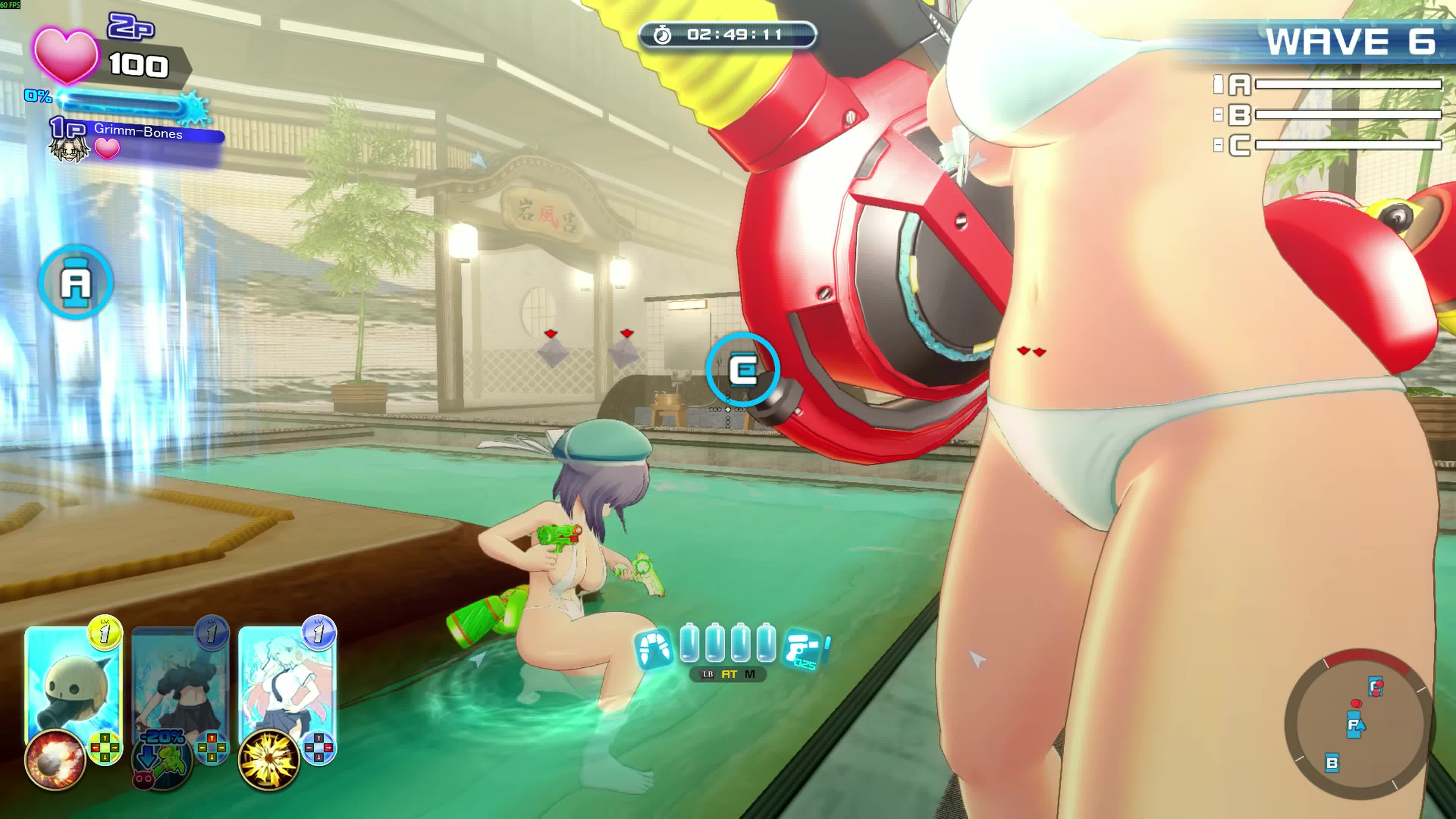This screenshot has width=1456, height=819.
Task: Select objective A row under Wave 6
Action: point(1328,85)
